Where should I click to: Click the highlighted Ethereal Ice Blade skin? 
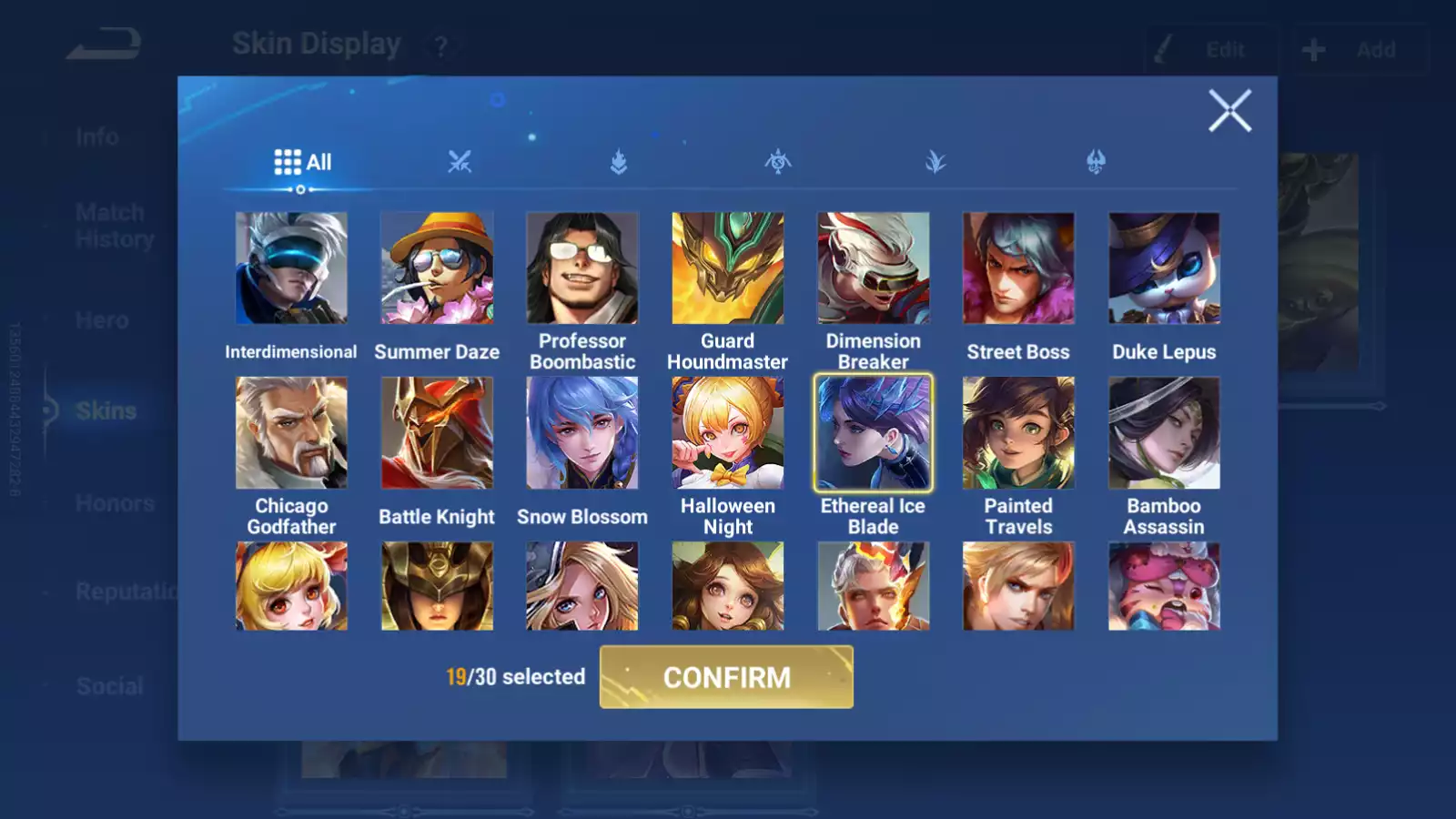click(874, 433)
